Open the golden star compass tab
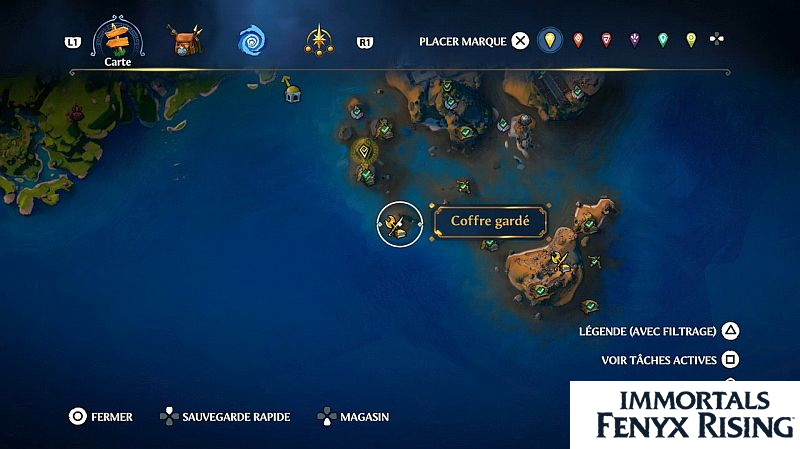Screen dimensions: 800x449 pos(319,41)
